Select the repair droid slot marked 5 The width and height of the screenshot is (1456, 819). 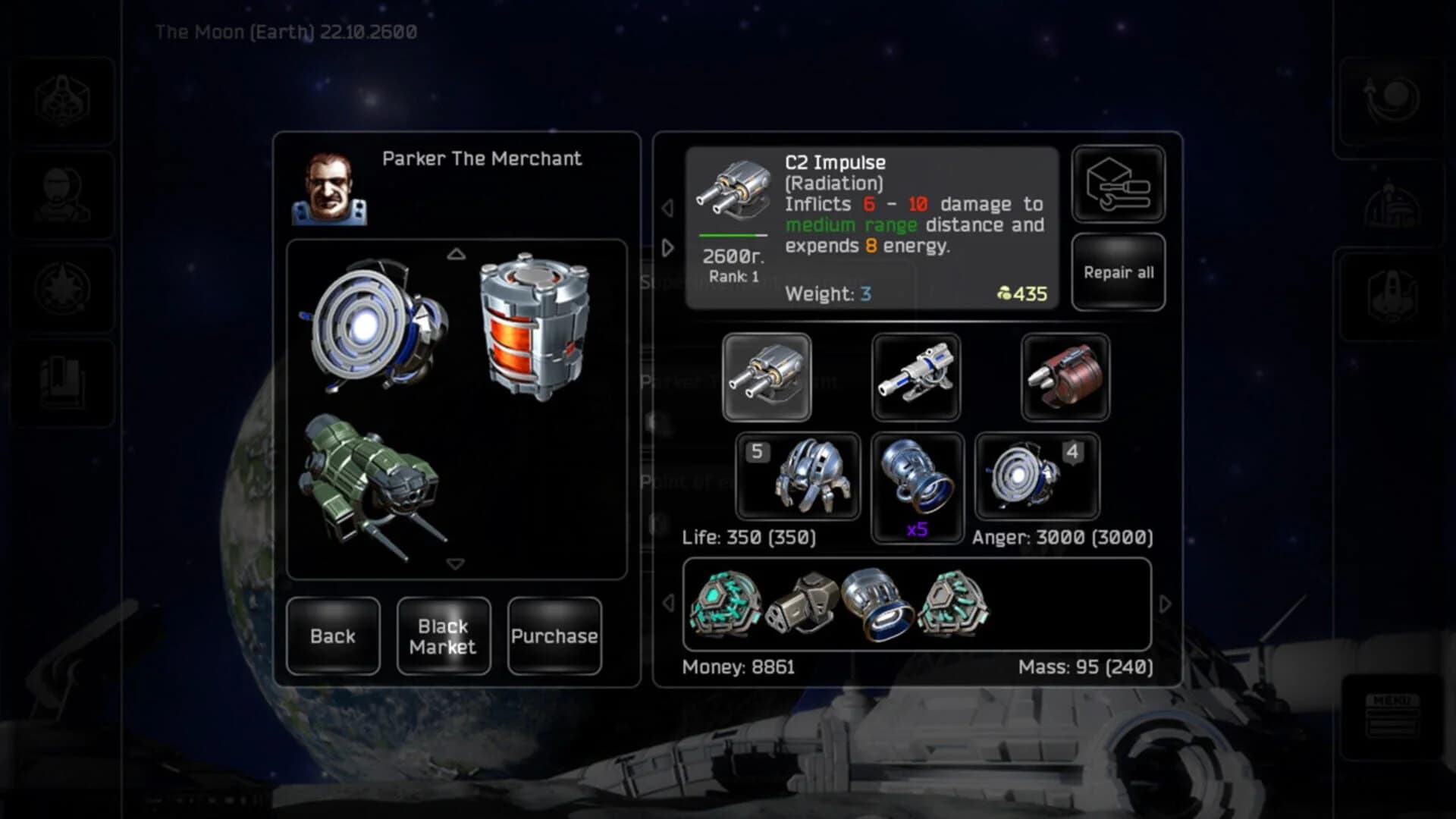tap(799, 478)
